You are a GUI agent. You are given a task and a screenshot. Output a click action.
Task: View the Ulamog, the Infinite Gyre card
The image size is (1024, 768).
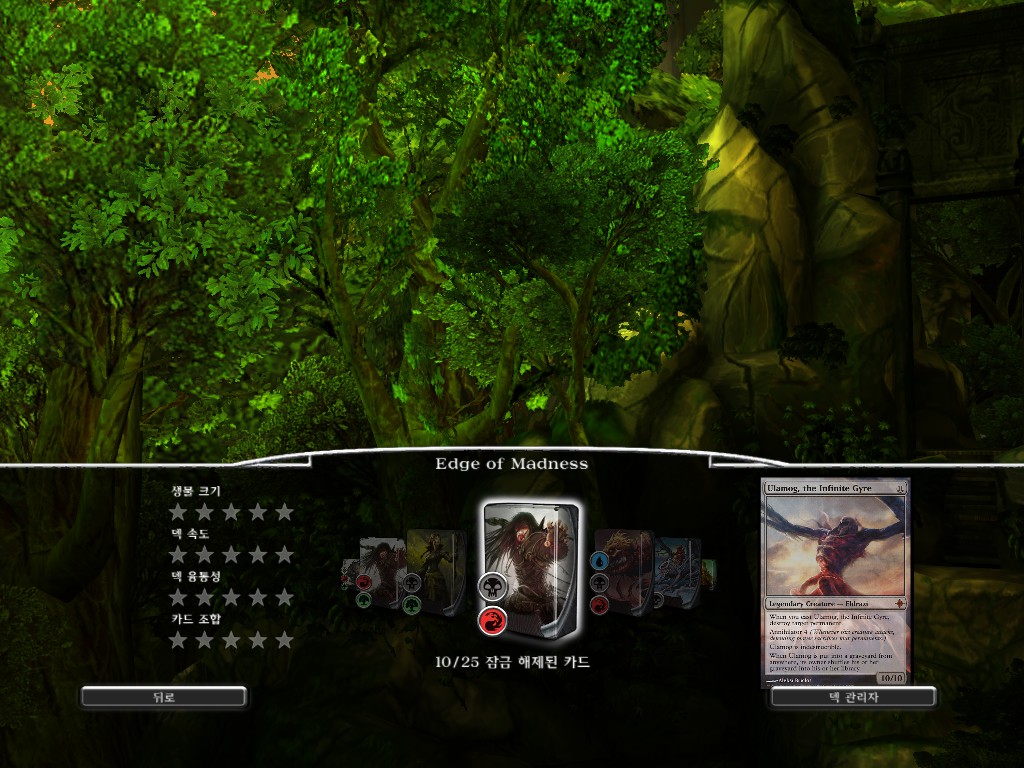[836, 582]
